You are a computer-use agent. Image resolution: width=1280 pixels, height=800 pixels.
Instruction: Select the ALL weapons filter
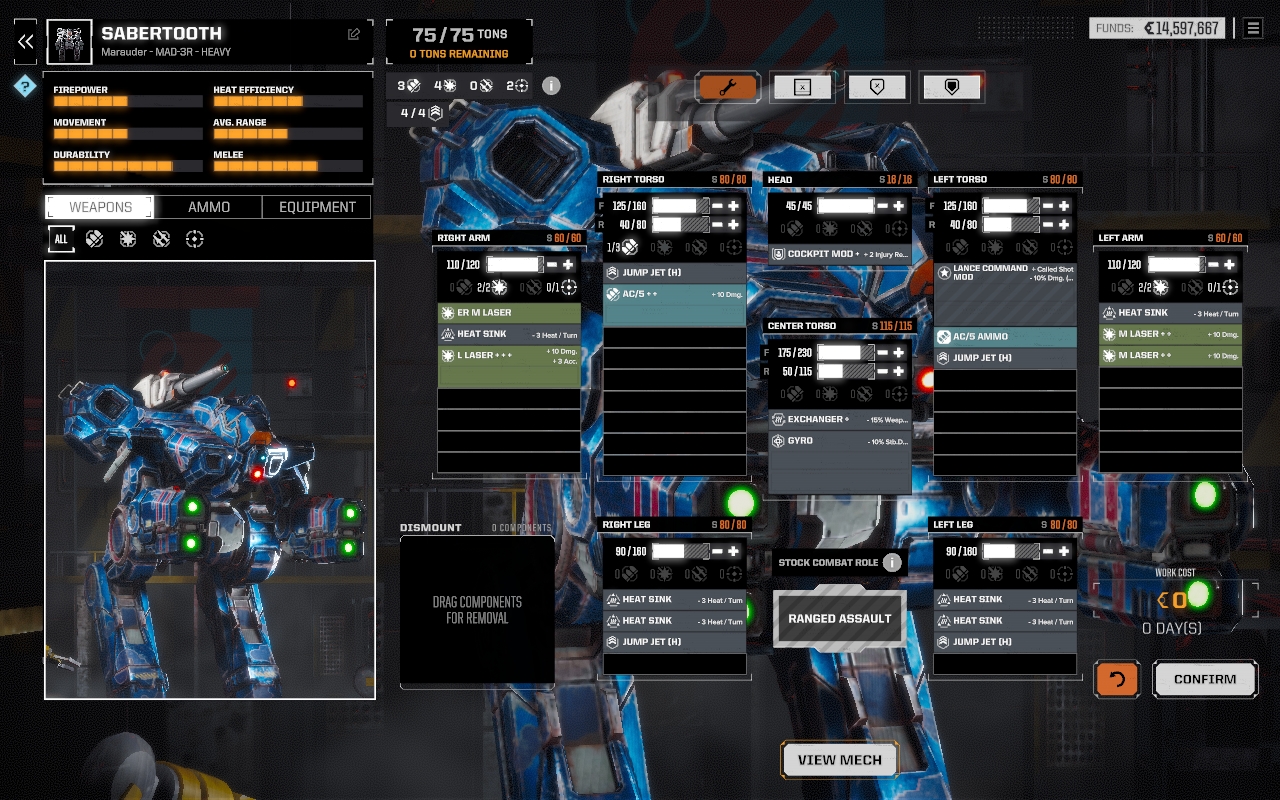click(x=61, y=239)
